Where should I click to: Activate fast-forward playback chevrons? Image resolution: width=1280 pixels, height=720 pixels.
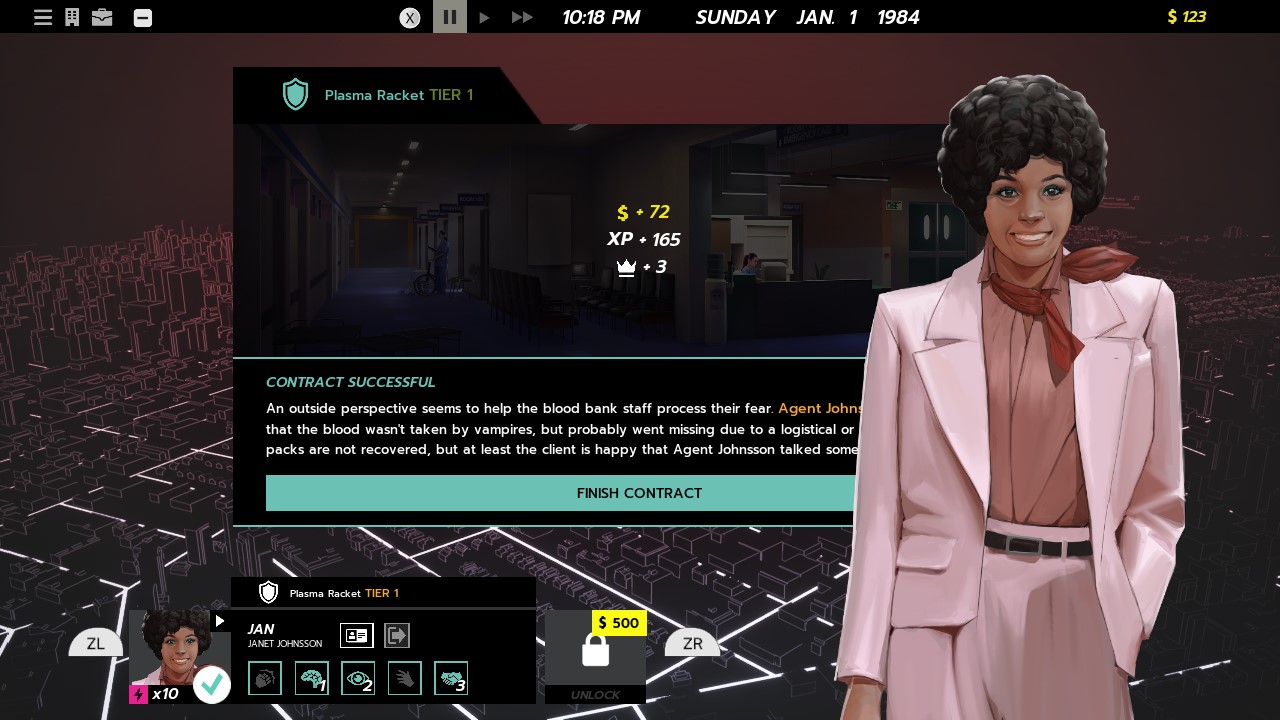click(x=521, y=17)
